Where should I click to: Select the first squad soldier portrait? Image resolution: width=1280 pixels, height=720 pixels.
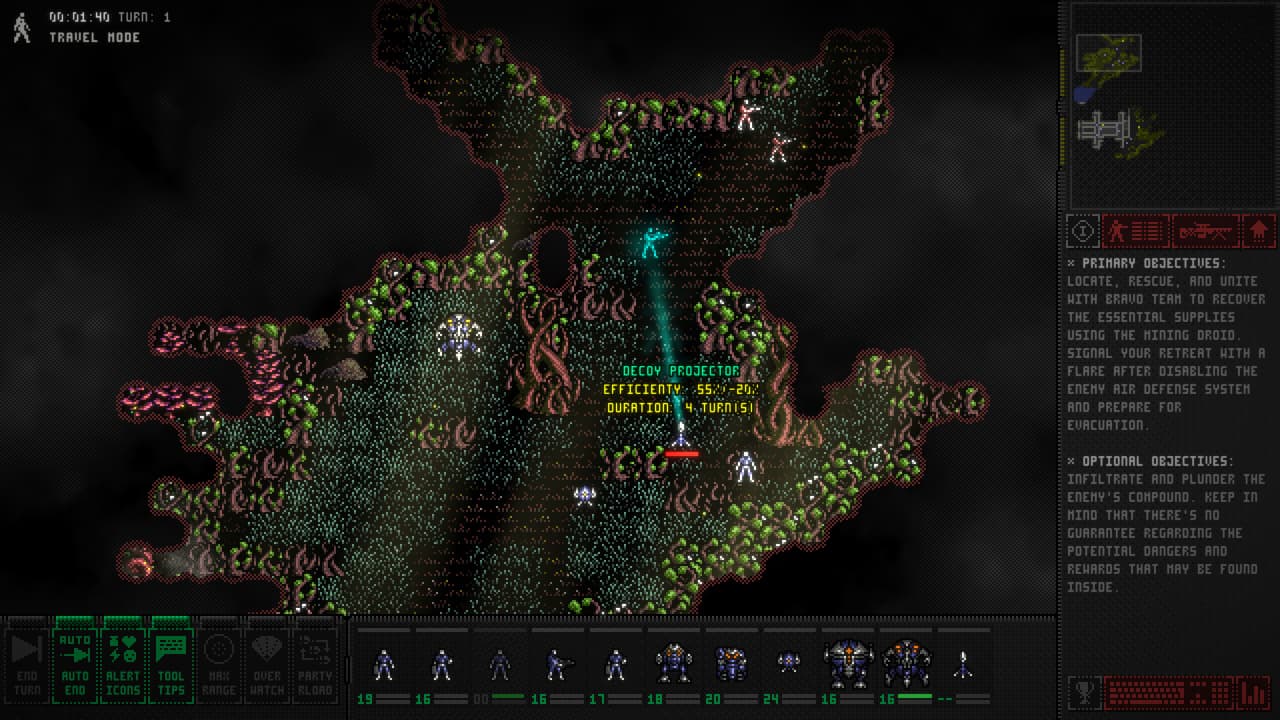tap(384, 665)
